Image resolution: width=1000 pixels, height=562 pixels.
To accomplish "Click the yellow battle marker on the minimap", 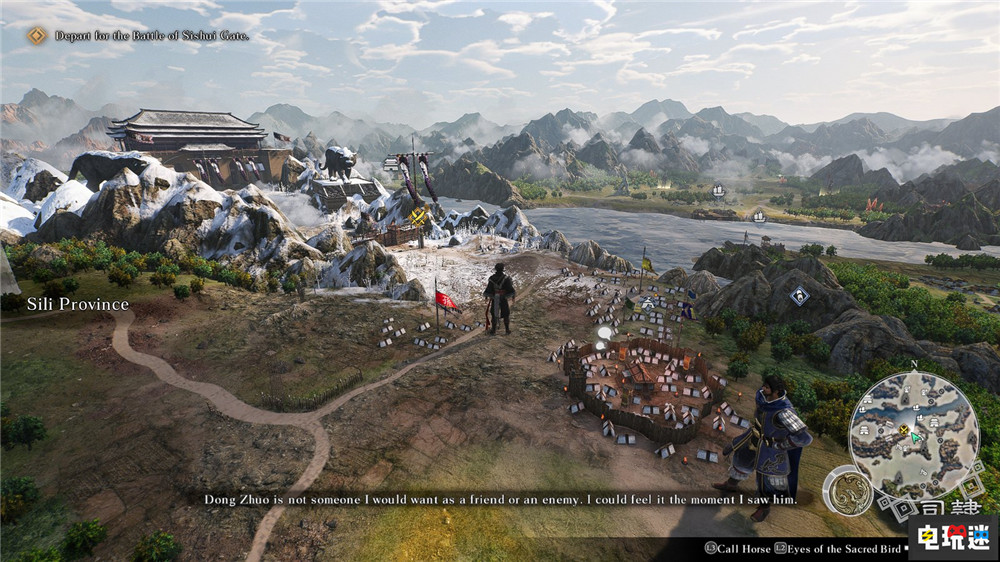I will (904, 430).
